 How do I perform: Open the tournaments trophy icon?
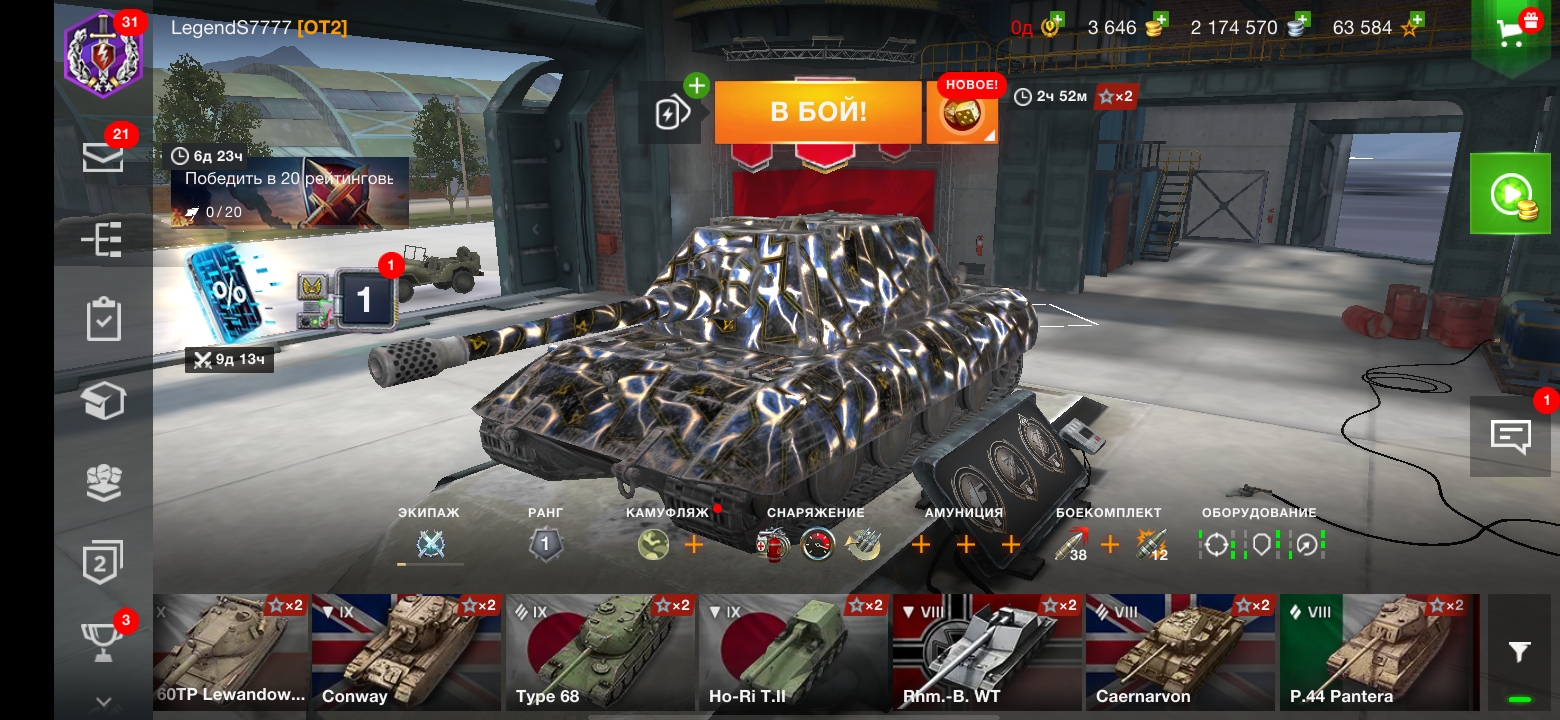(x=103, y=642)
